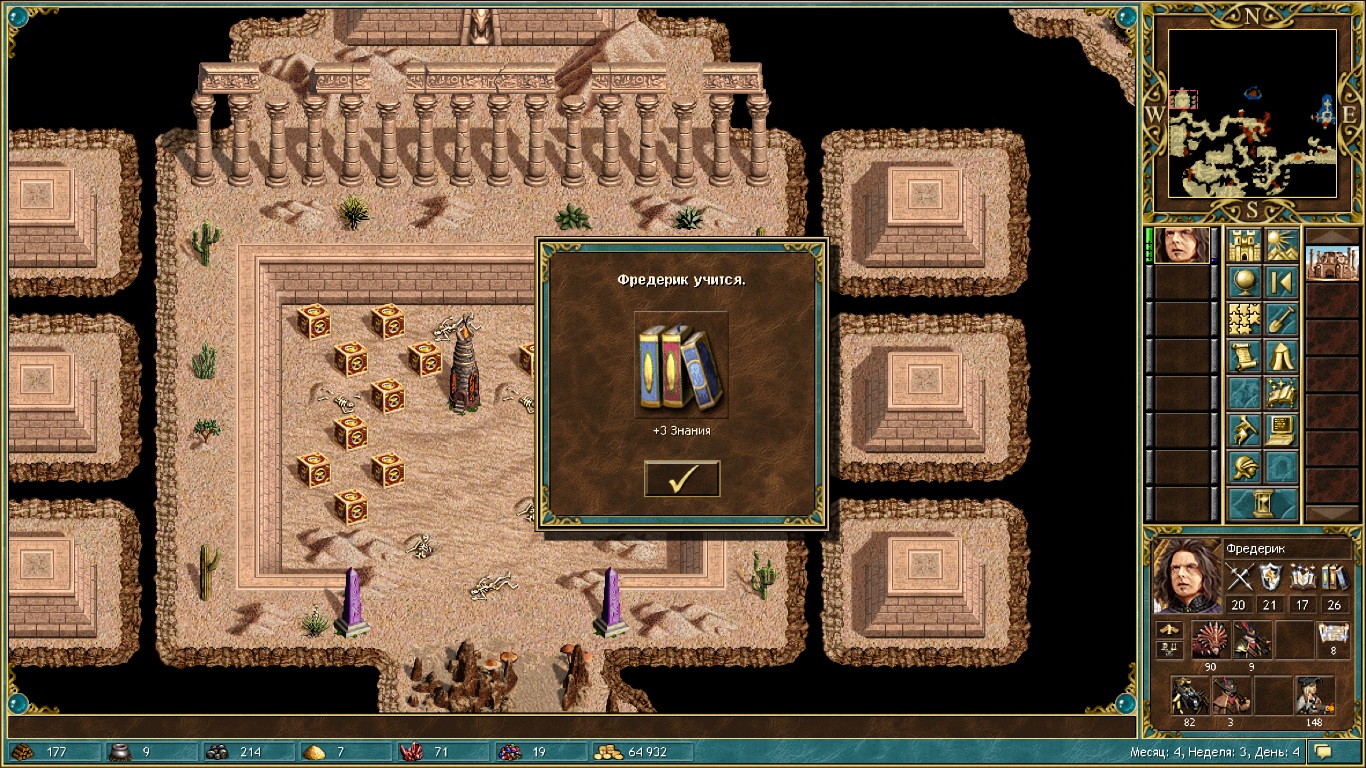
Task: Click the golden globe button
Action: (1245, 283)
